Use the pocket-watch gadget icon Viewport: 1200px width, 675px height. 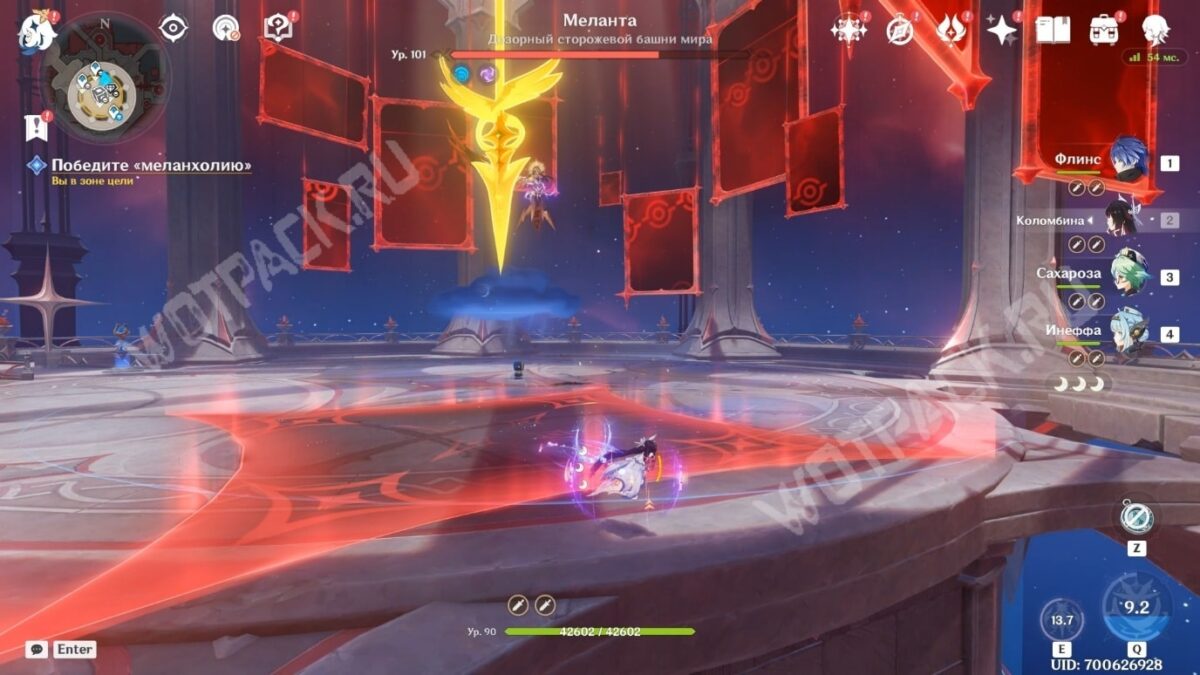[x=1137, y=517]
